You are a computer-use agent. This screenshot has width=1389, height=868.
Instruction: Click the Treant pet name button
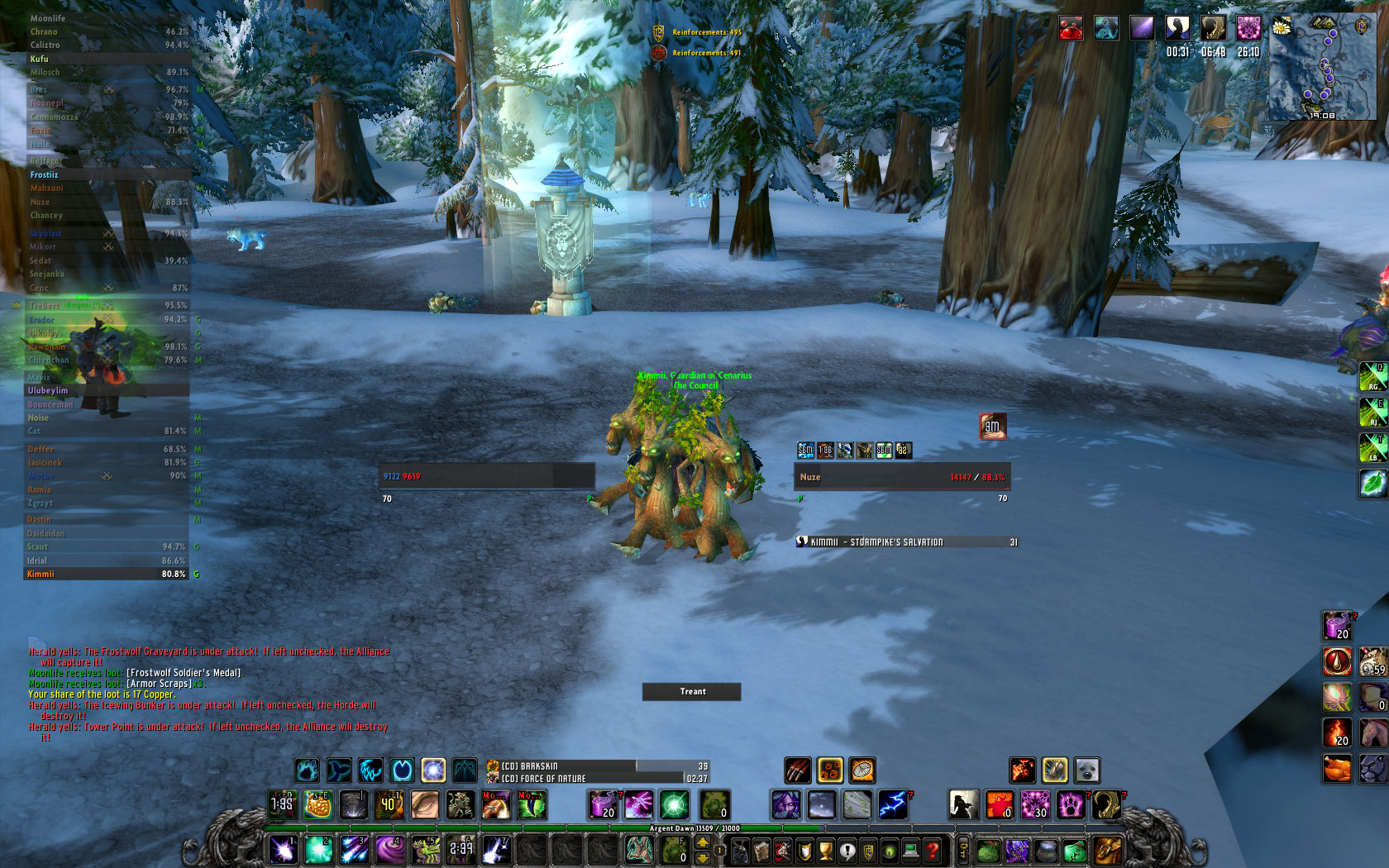click(692, 692)
